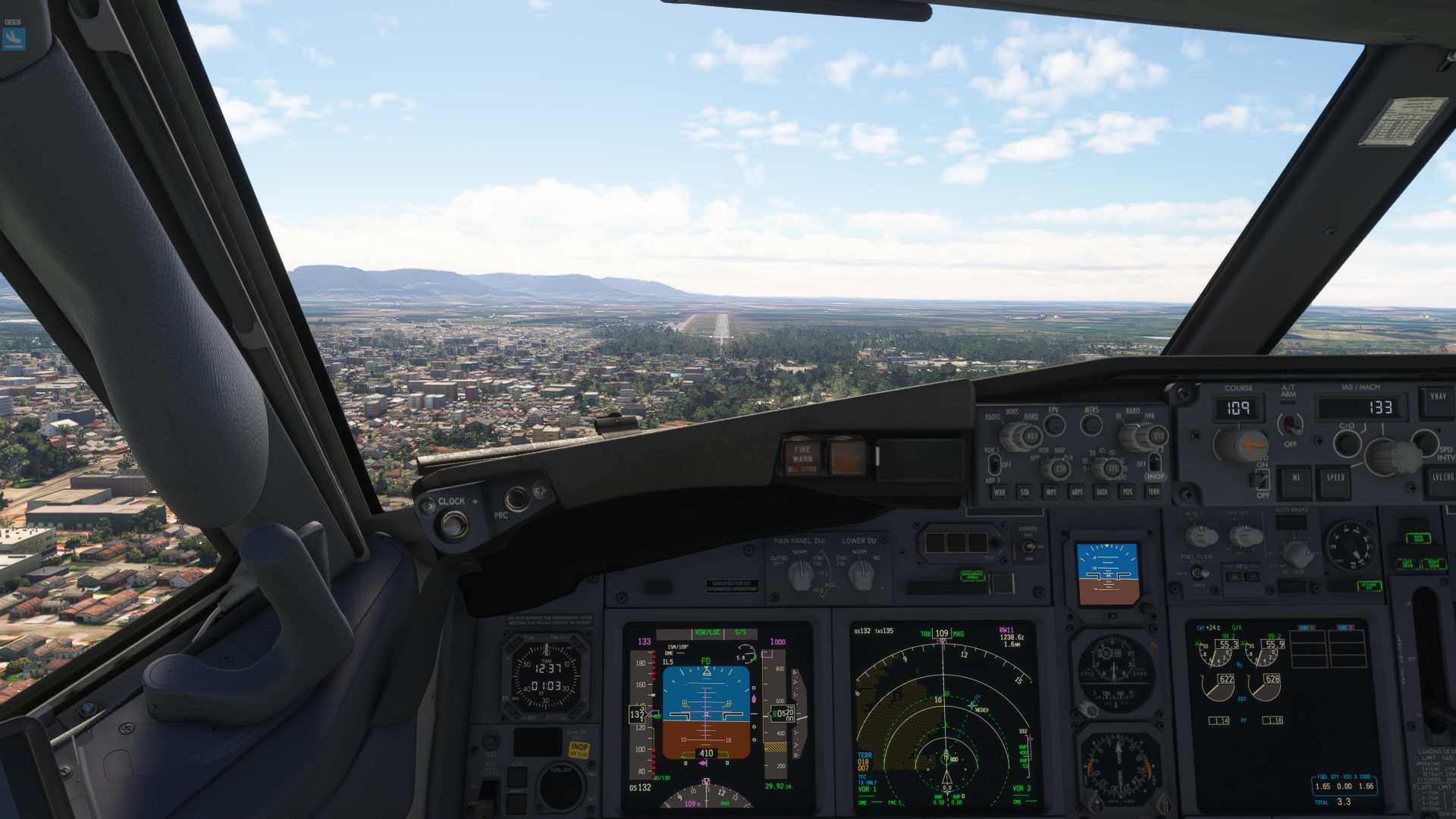Toggle the MTRS meters button
1456x819 pixels.
[1091, 425]
